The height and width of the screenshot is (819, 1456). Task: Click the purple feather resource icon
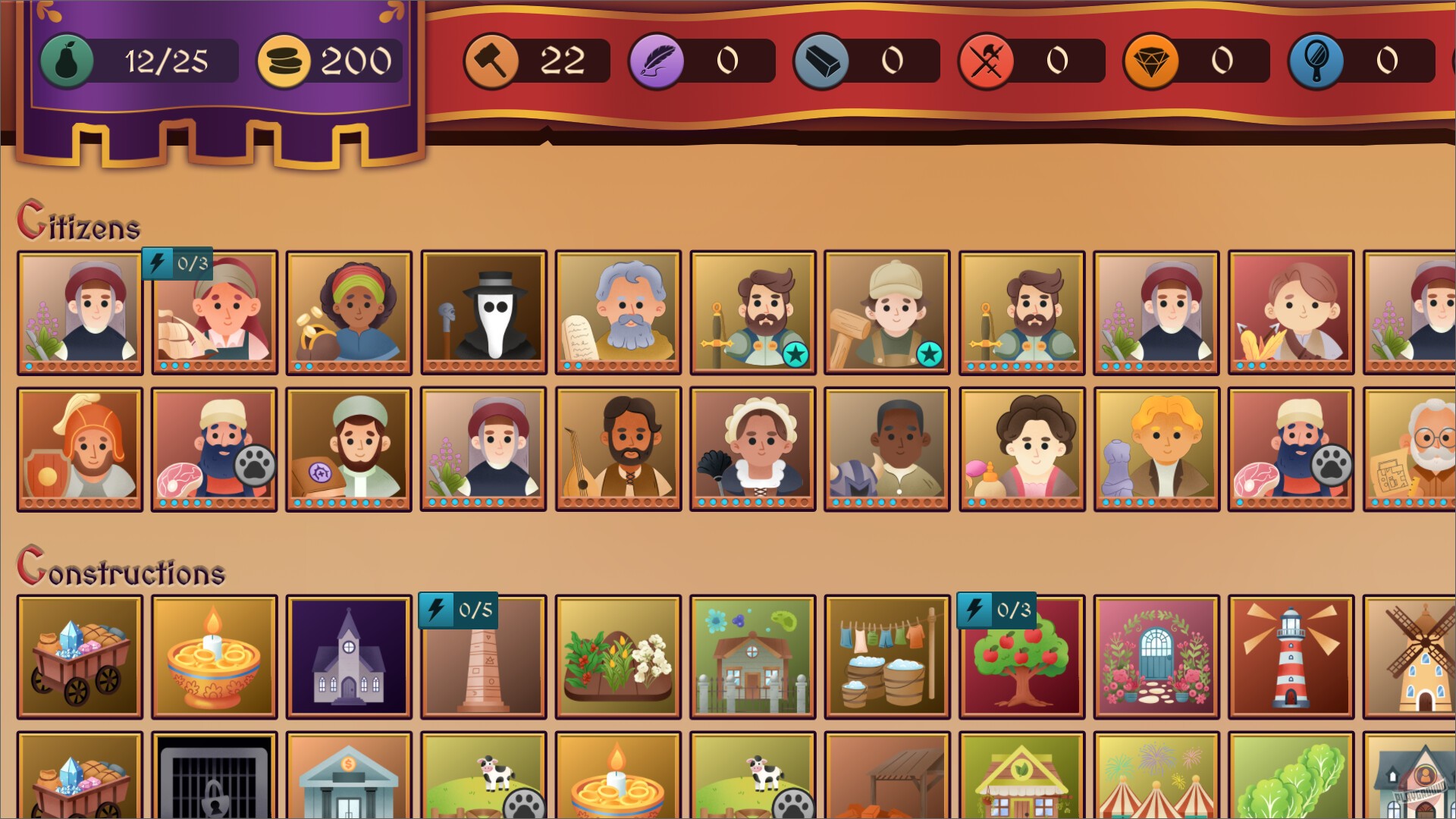(656, 61)
